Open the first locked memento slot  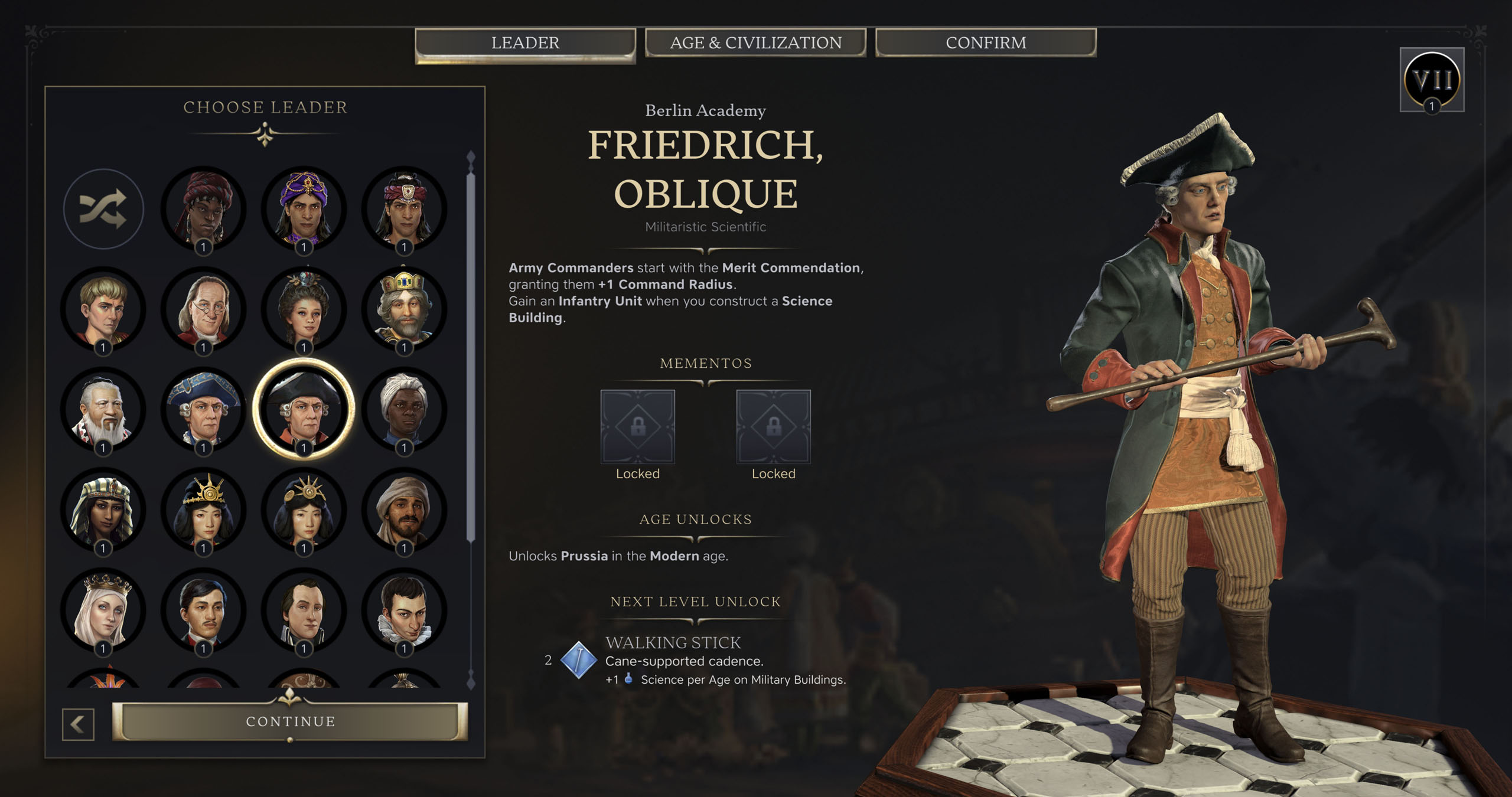tap(637, 426)
